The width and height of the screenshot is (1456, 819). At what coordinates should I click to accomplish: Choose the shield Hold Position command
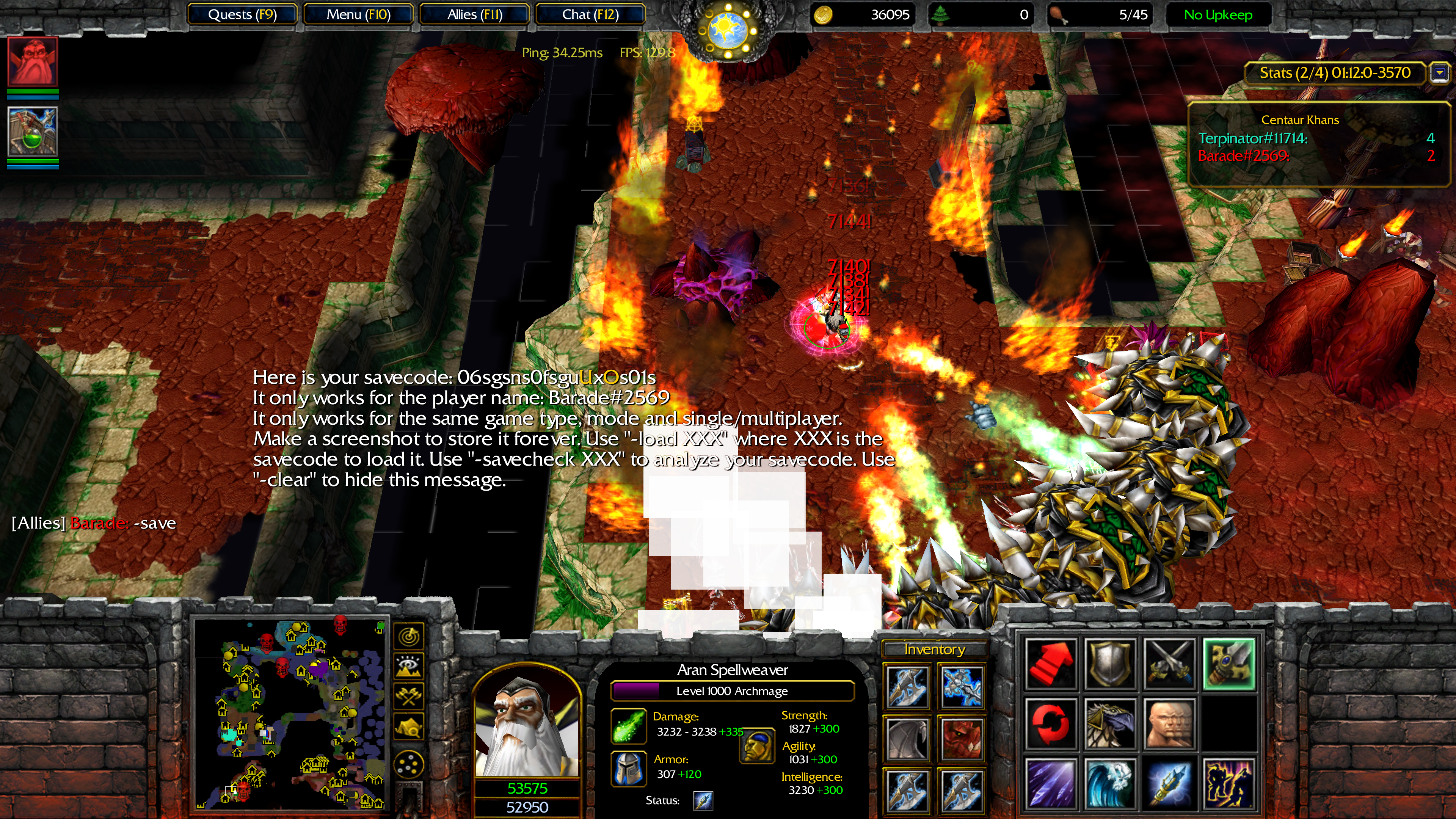pos(1110,664)
